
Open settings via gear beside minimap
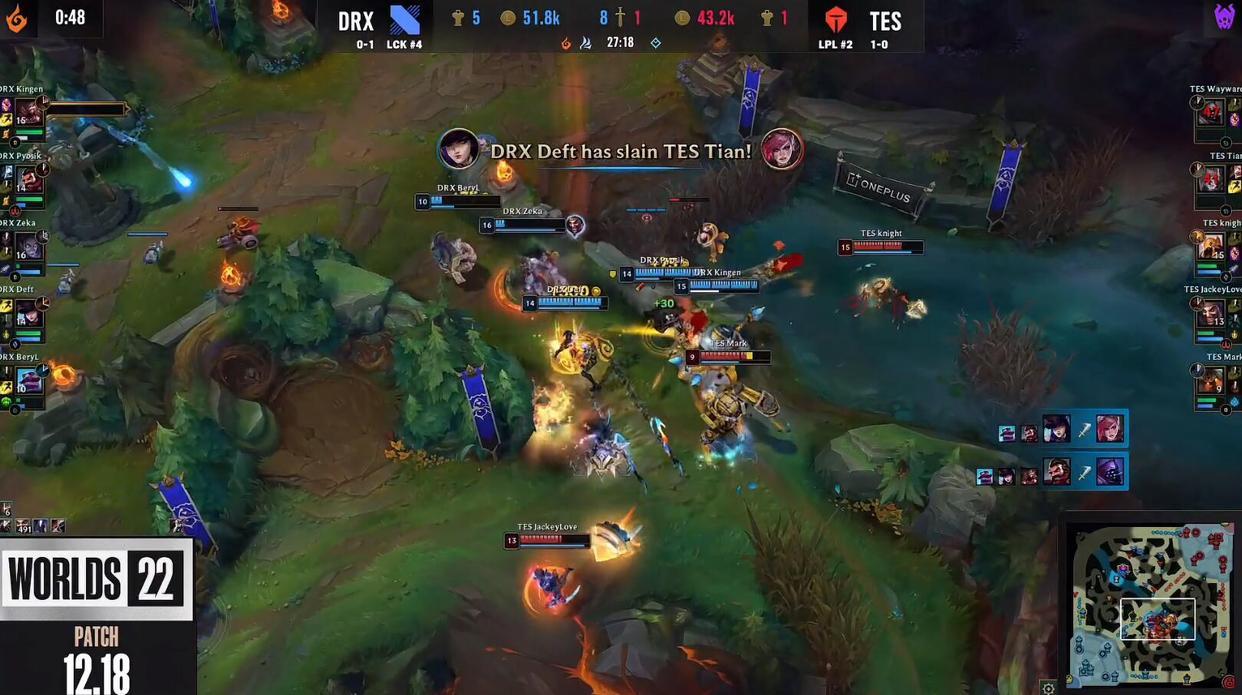tap(1048, 688)
